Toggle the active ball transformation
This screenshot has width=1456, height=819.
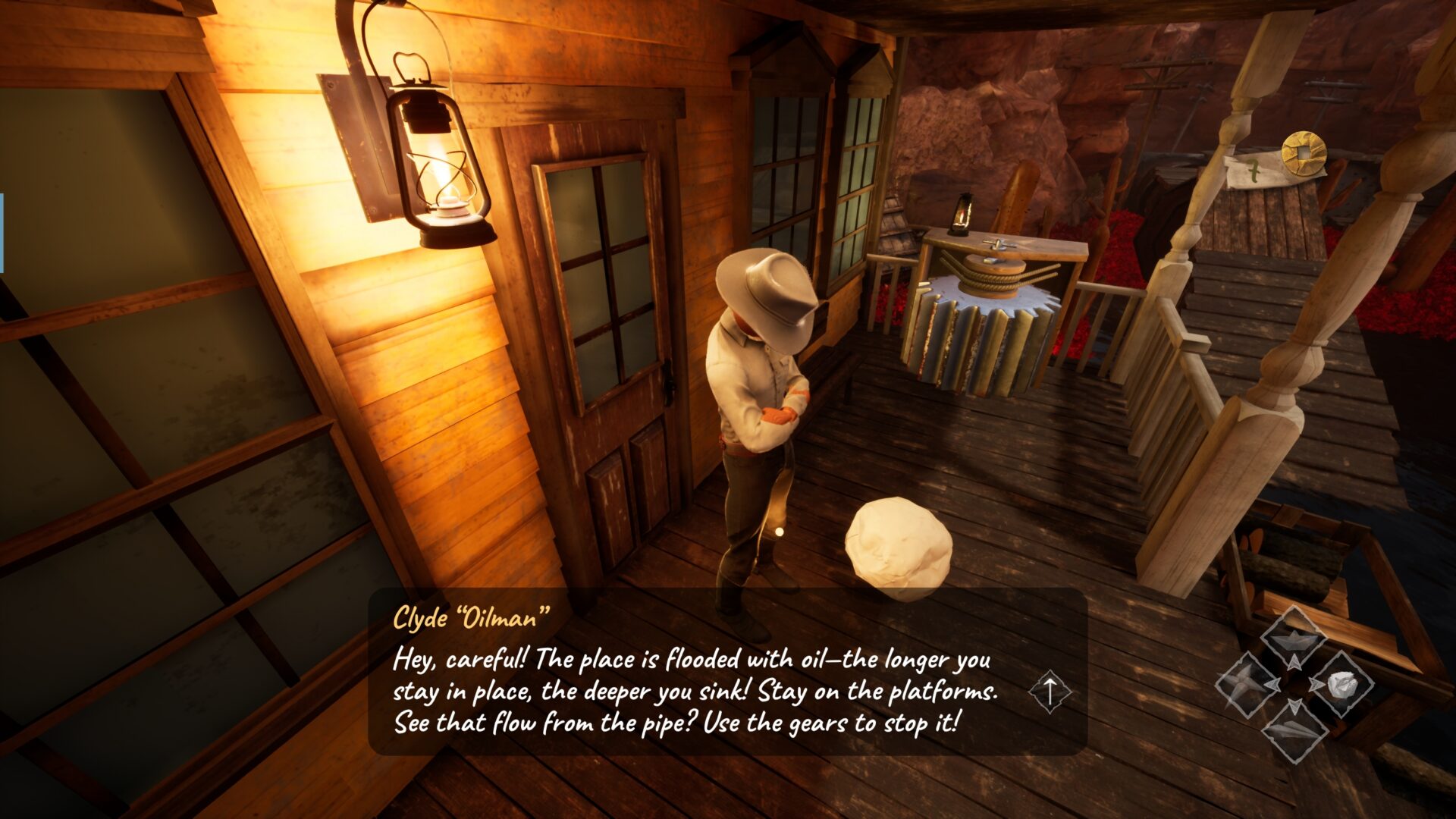pos(1344,685)
